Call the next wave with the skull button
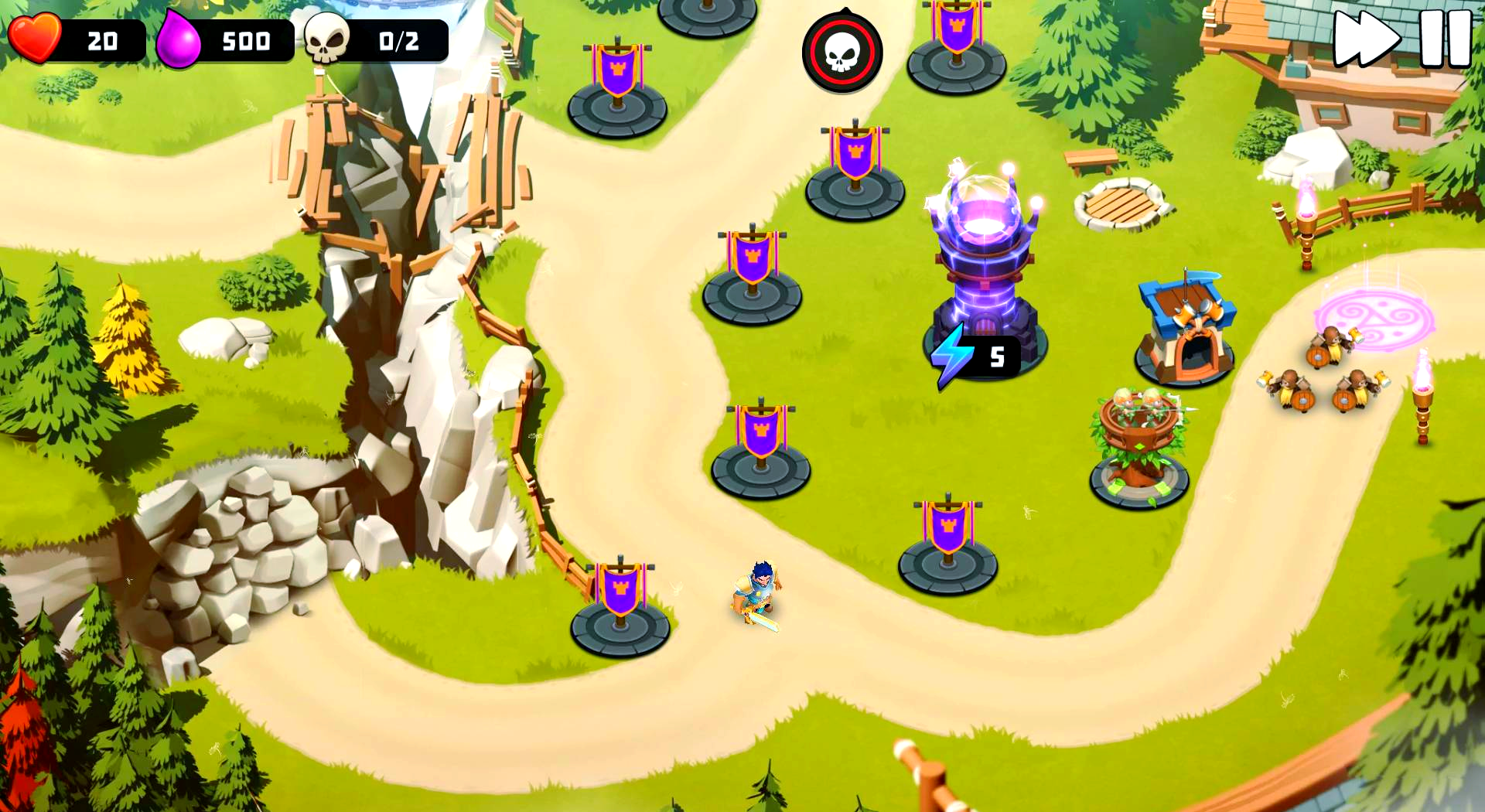Image resolution: width=1485 pixels, height=812 pixels. [842, 53]
